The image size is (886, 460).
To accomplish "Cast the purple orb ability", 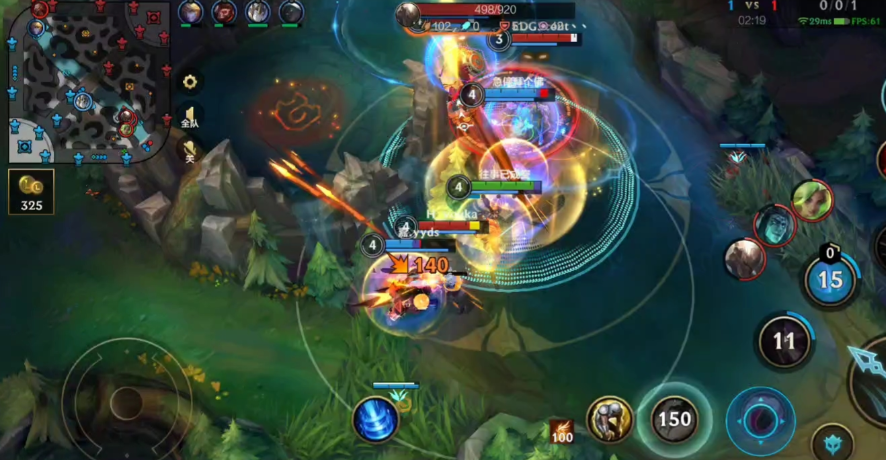I will click(x=760, y=419).
